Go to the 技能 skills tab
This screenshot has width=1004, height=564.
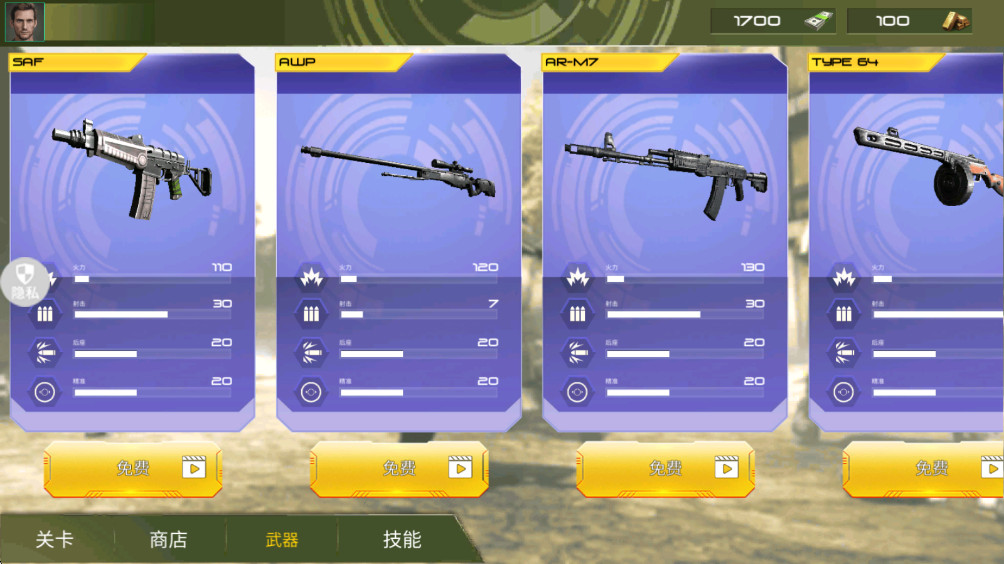point(402,540)
